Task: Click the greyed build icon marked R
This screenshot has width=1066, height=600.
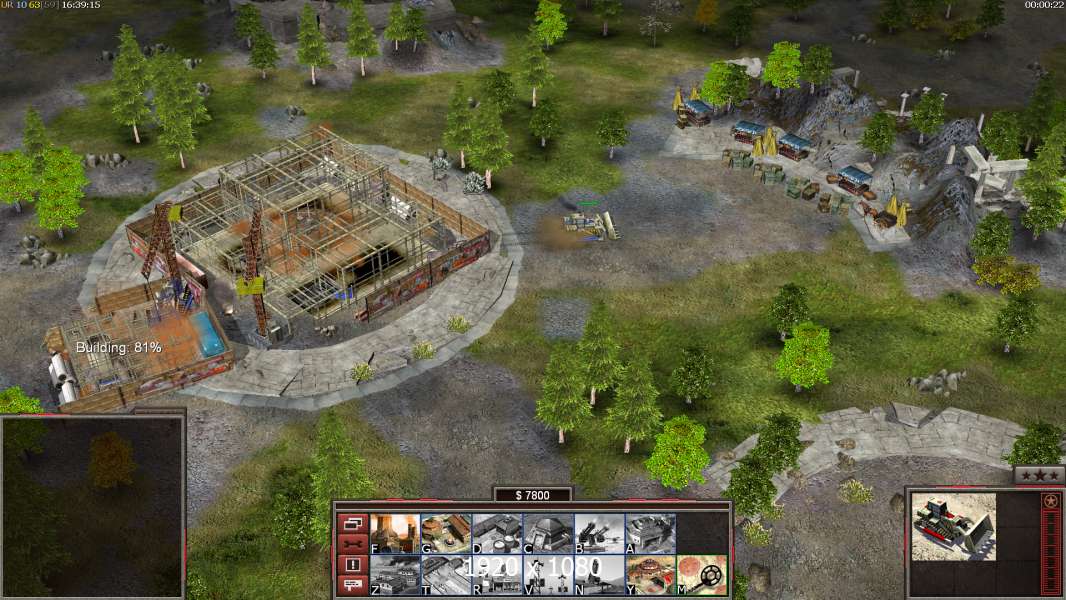Action: point(497,574)
